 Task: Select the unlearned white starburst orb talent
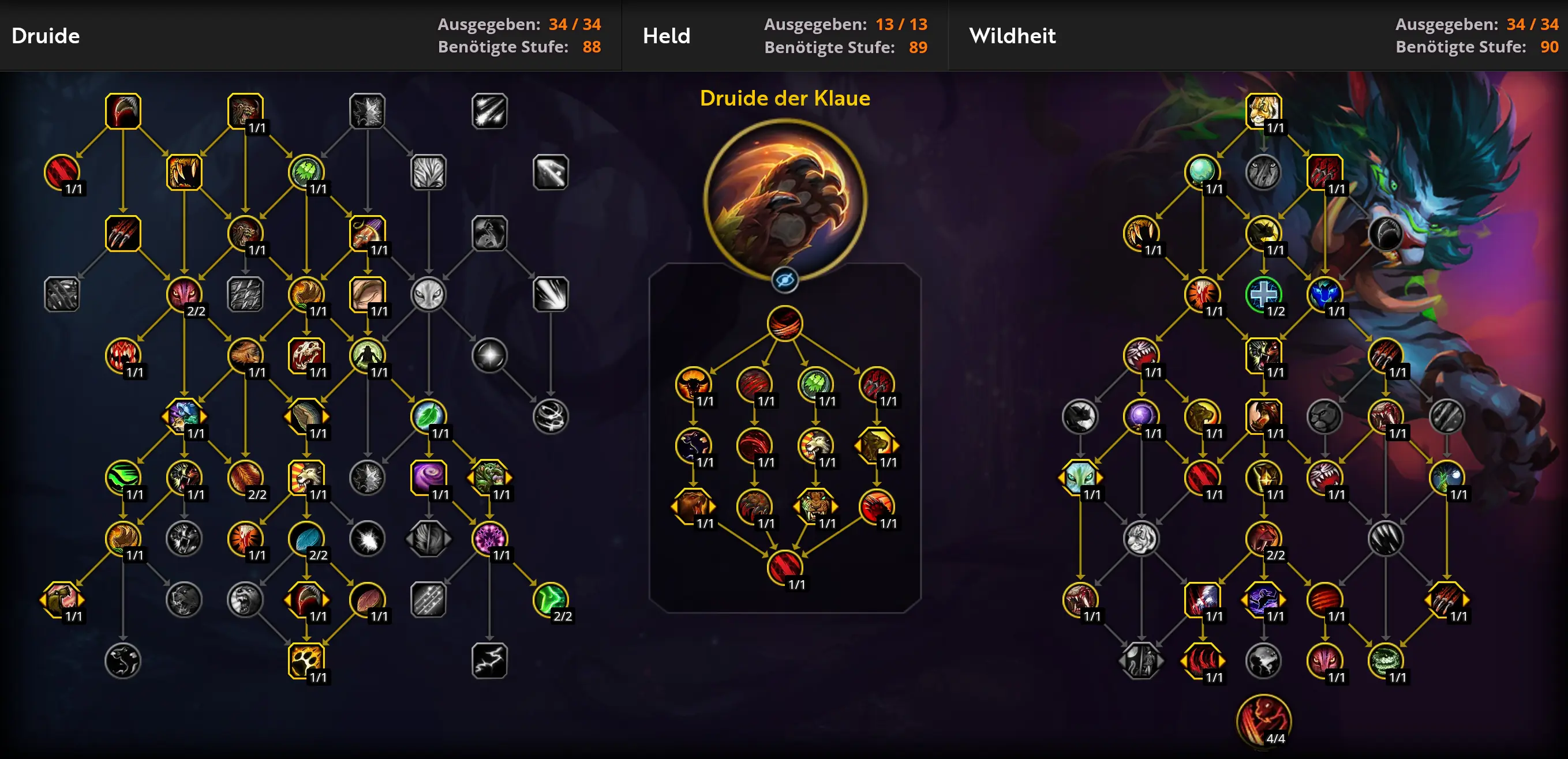click(x=489, y=355)
